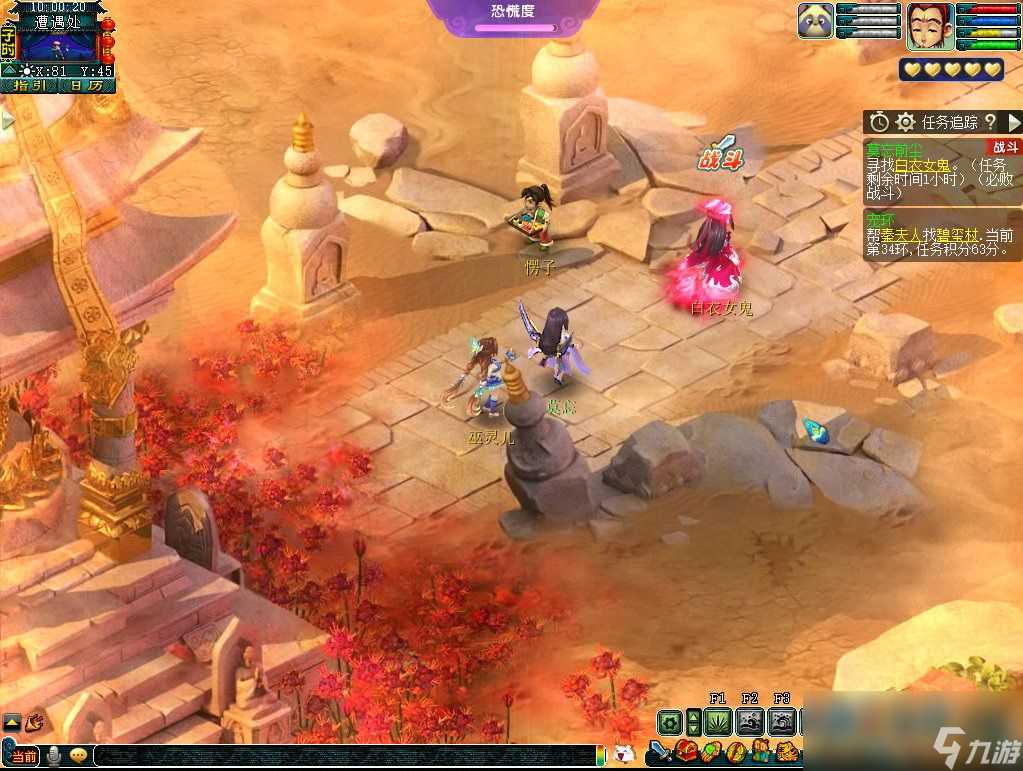Select the panda pet portrait
1023x771 pixels.
815,21
